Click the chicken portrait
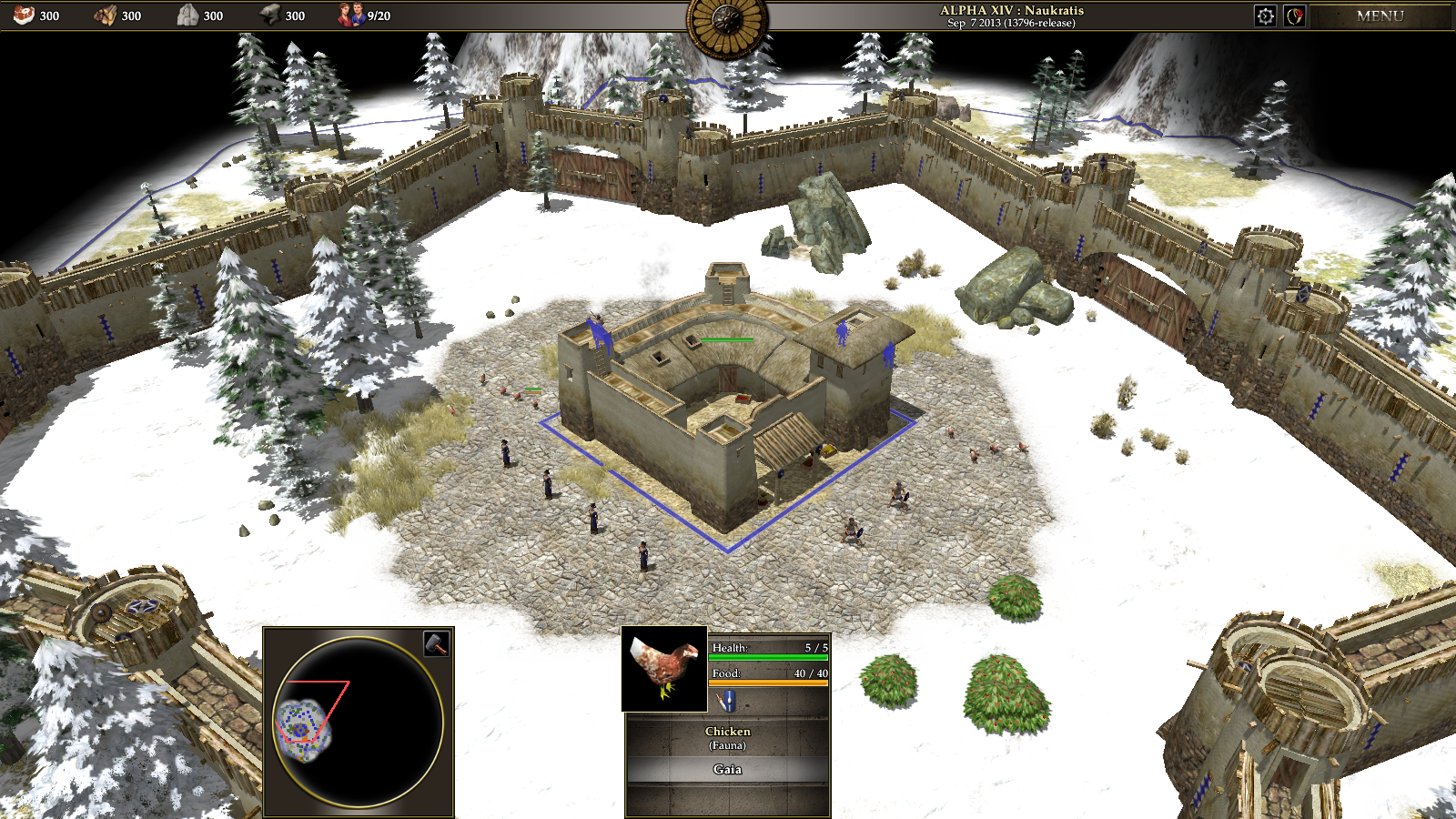Image resolution: width=1456 pixels, height=819 pixels. pos(664,669)
